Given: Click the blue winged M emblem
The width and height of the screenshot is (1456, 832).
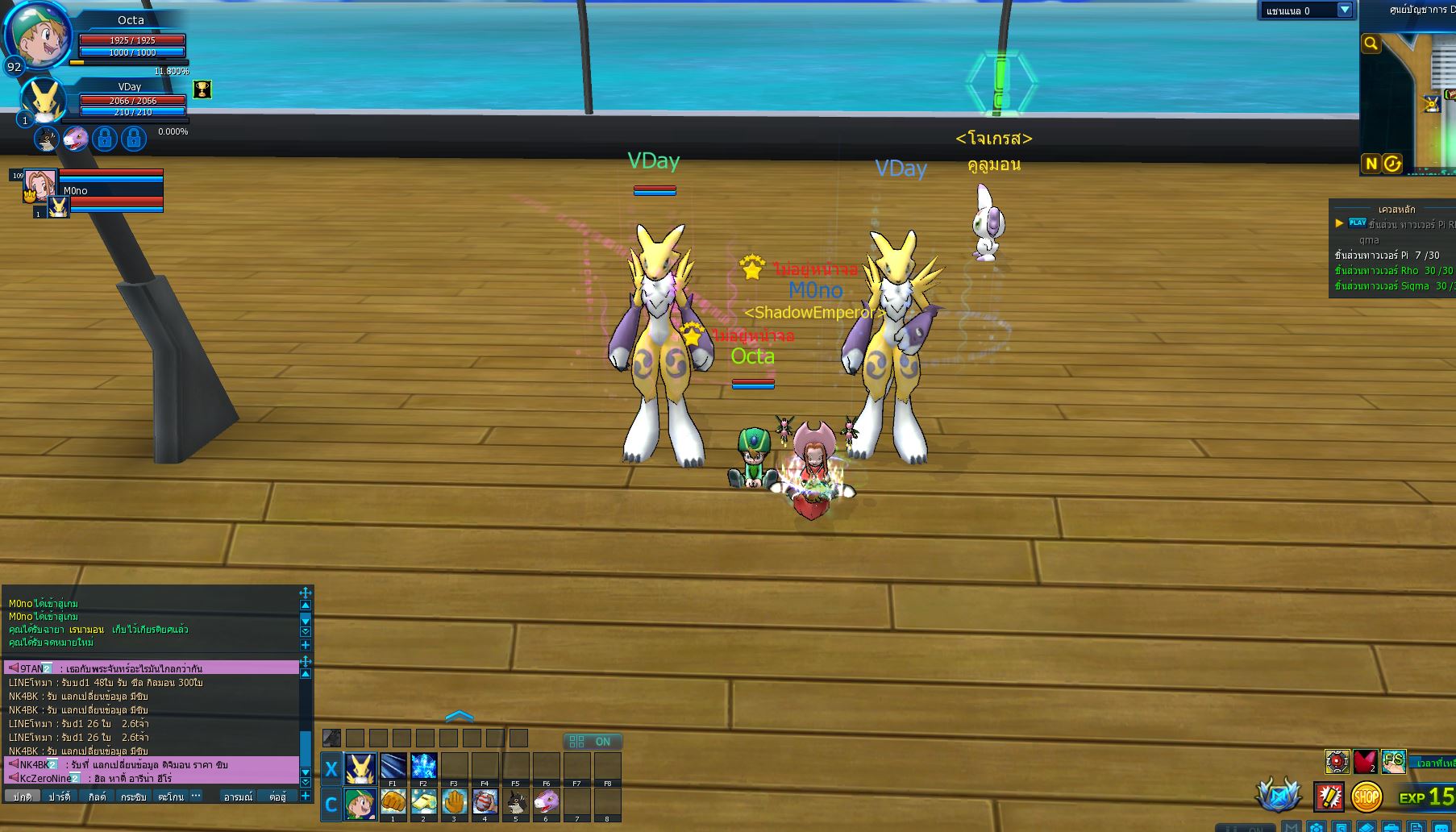Looking at the screenshot, I should pos(1278,796).
